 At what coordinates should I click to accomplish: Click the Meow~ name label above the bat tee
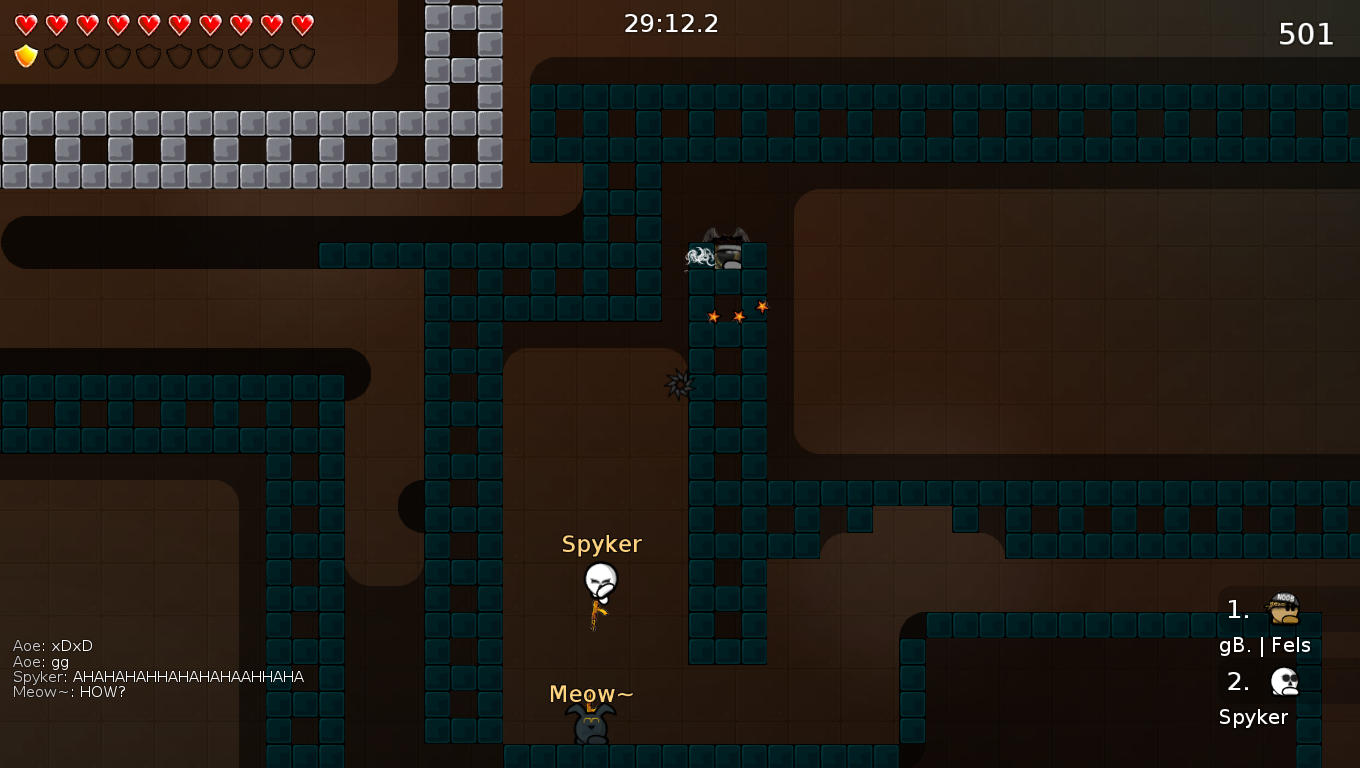(x=589, y=693)
